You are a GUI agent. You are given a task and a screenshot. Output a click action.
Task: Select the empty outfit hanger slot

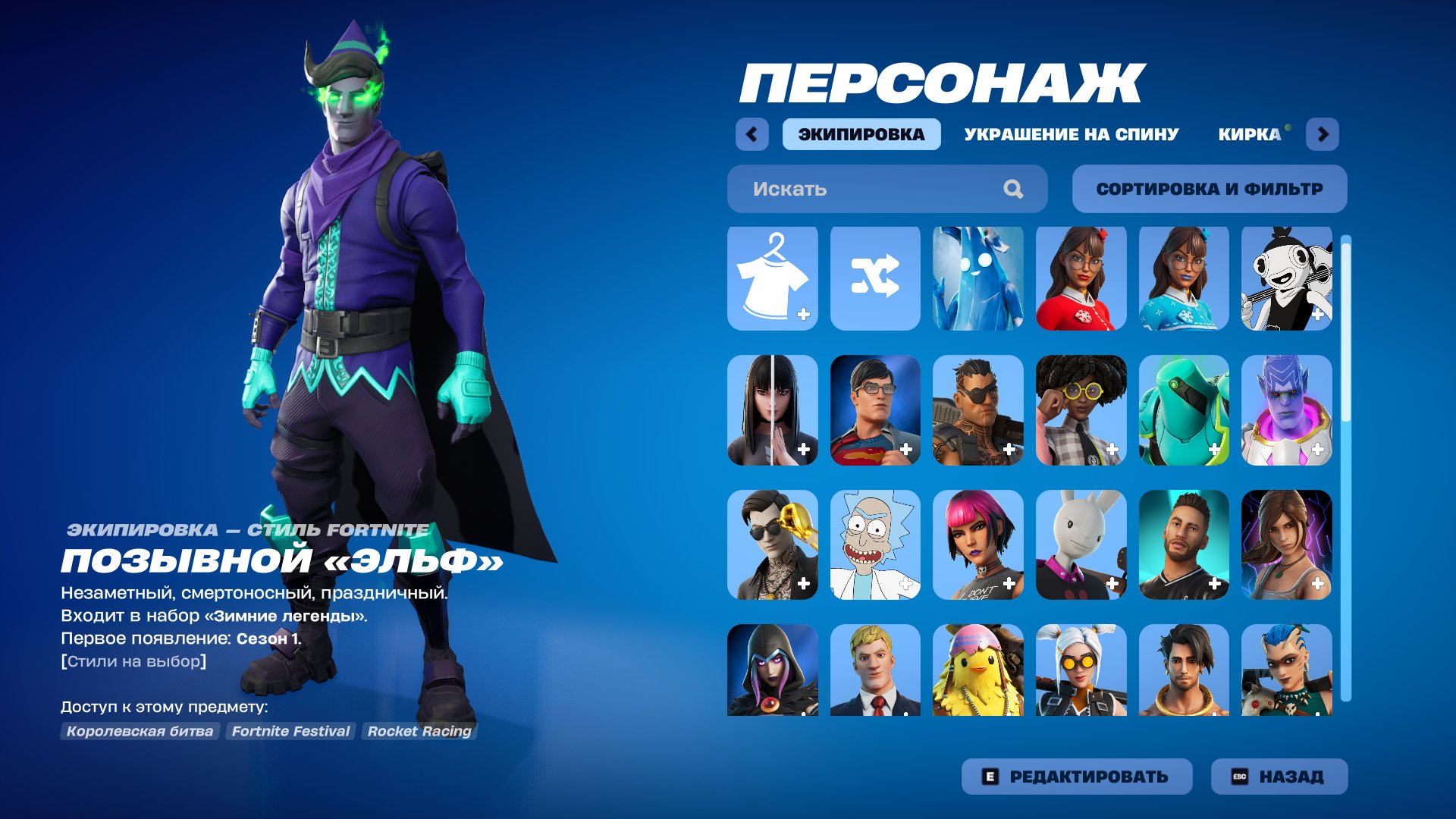coord(772,278)
